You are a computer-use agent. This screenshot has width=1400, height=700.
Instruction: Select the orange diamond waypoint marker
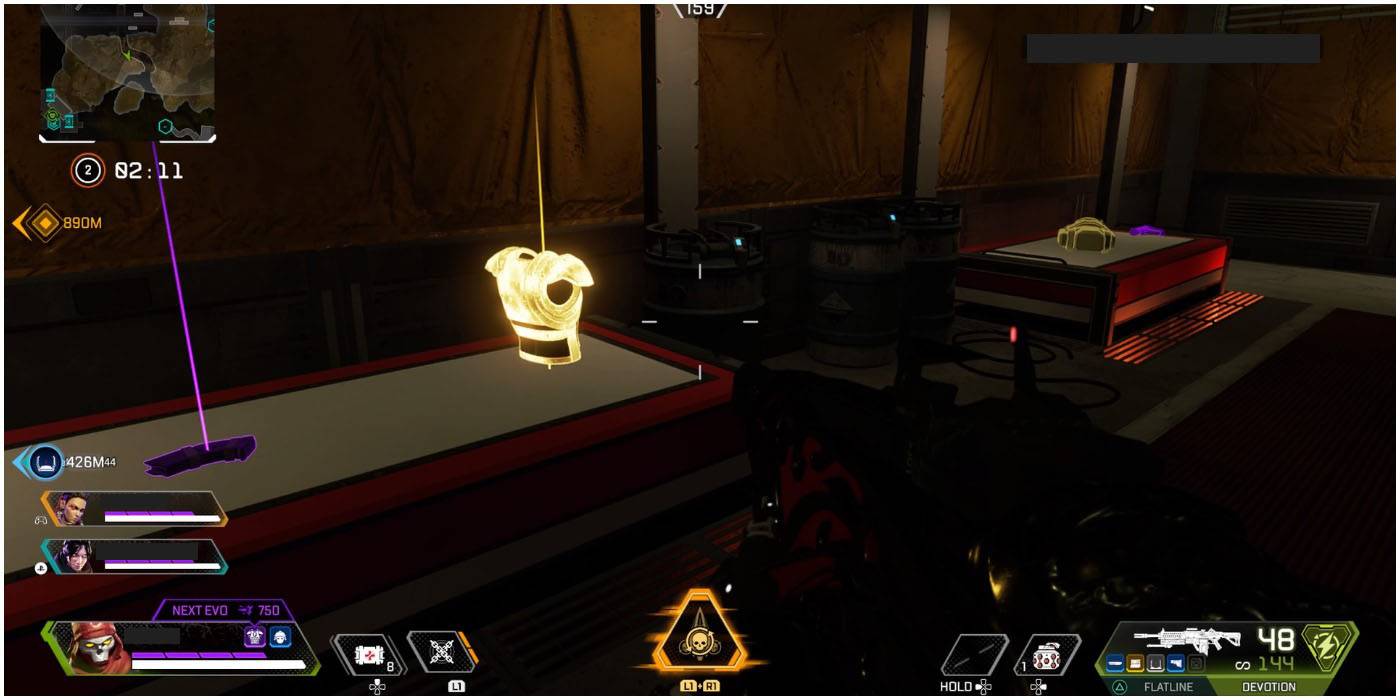[x=44, y=223]
